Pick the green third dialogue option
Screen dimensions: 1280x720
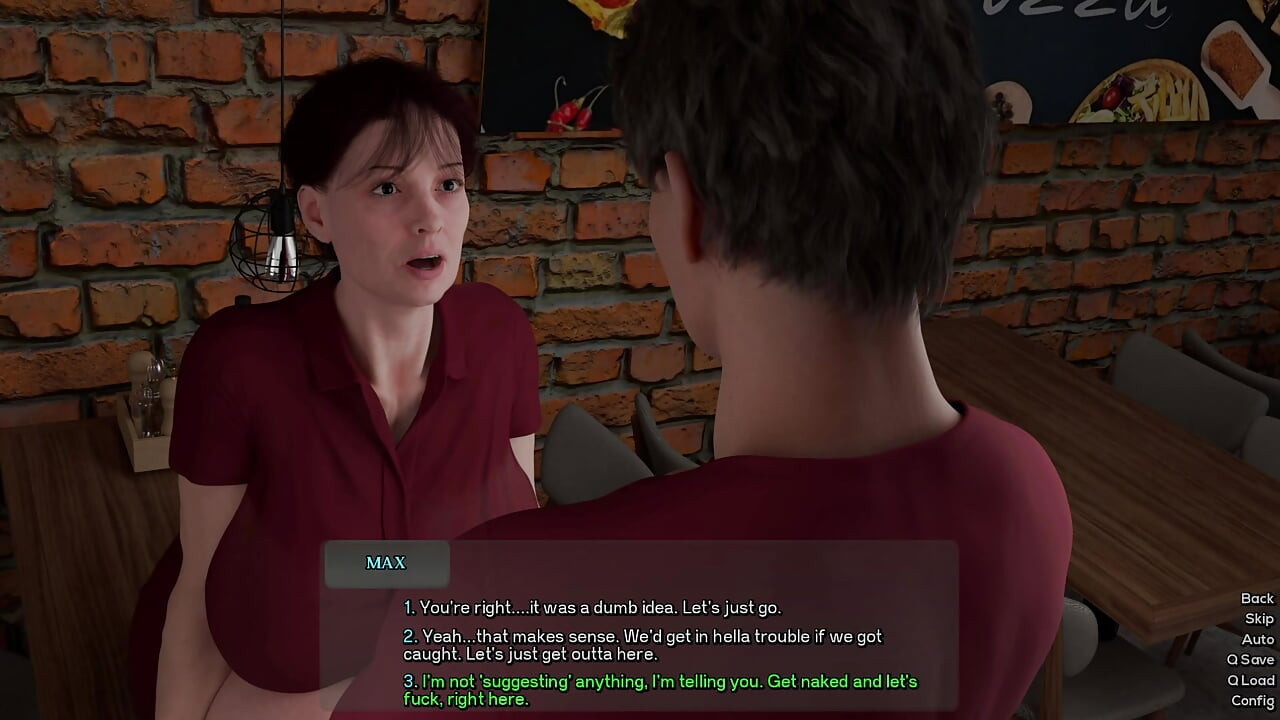click(660, 690)
